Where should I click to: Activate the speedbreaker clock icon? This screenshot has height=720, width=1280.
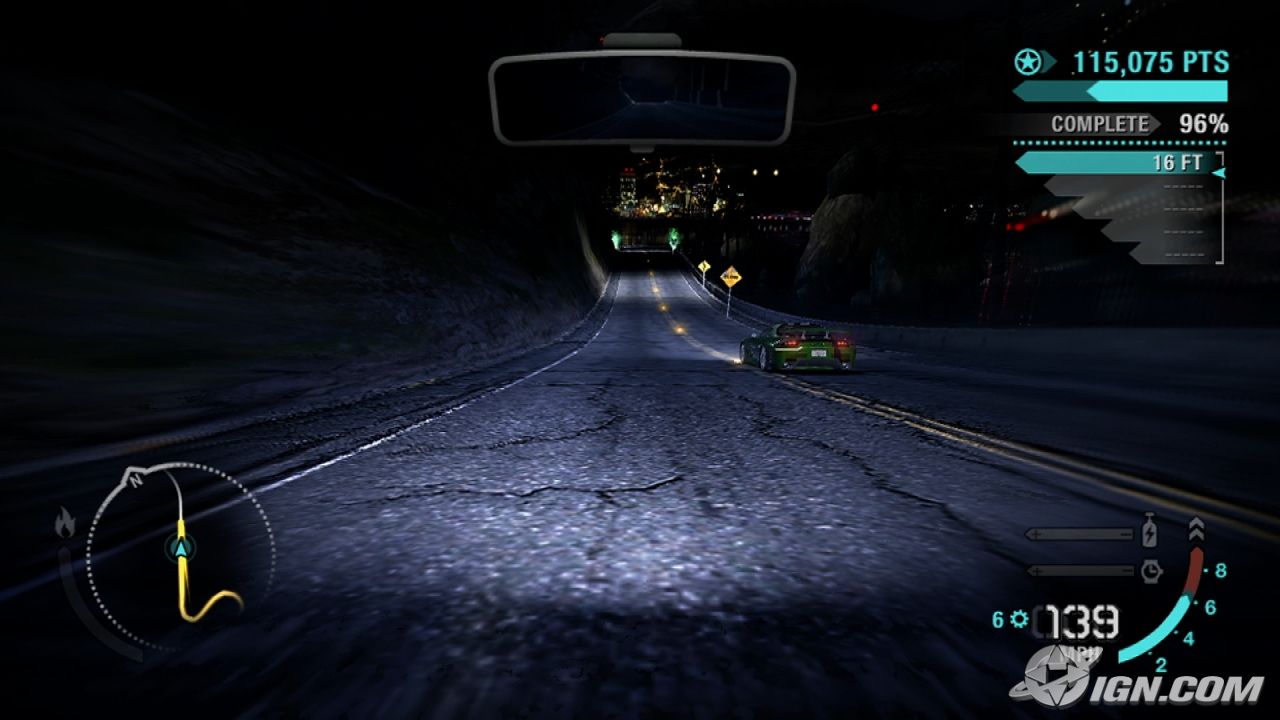click(x=1150, y=570)
